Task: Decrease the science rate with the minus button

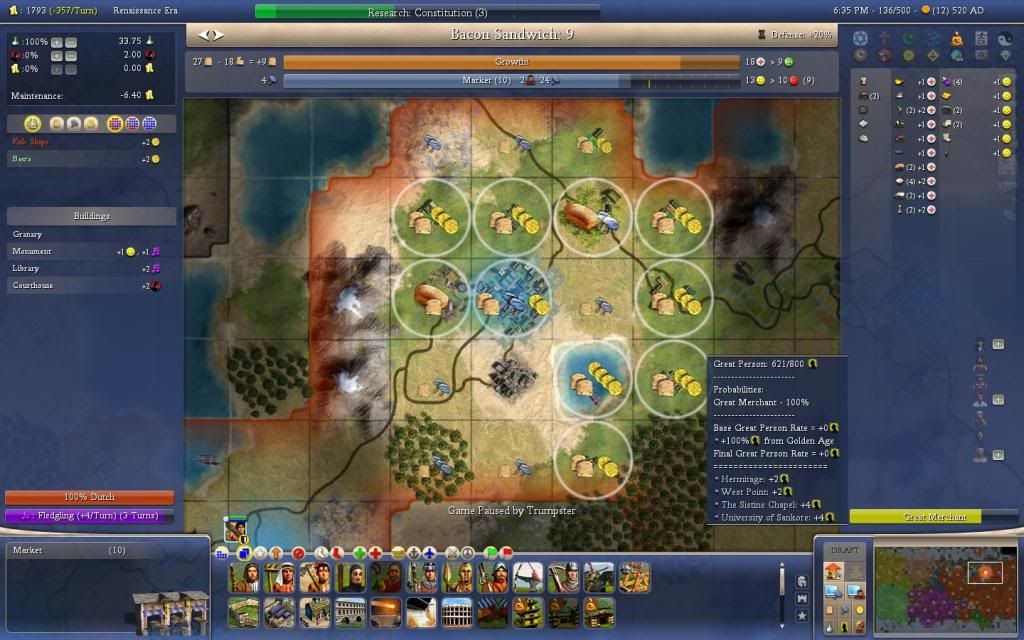Action: click(70, 41)
